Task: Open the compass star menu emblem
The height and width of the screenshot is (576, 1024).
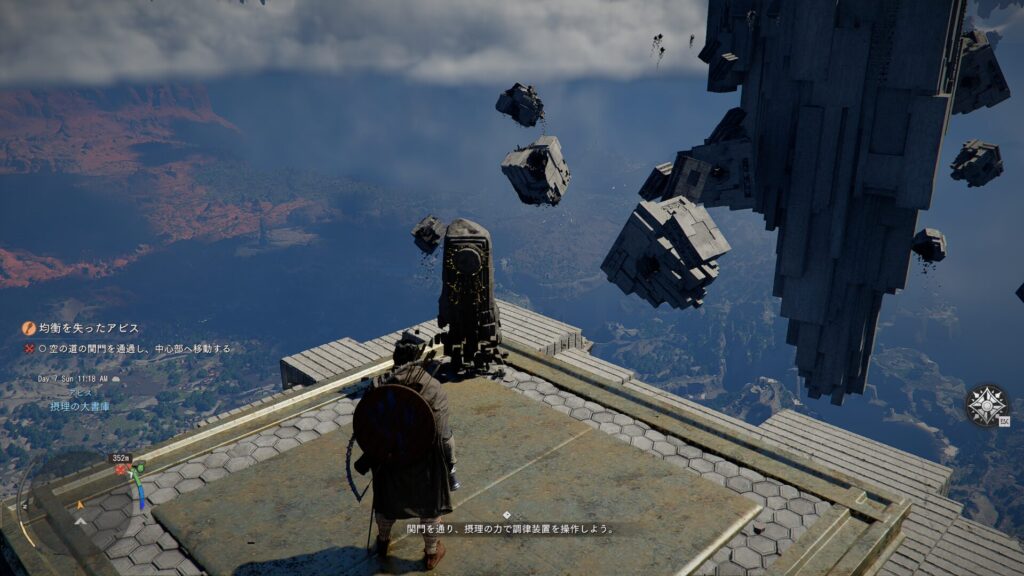Action: click(x=985, y=404)
